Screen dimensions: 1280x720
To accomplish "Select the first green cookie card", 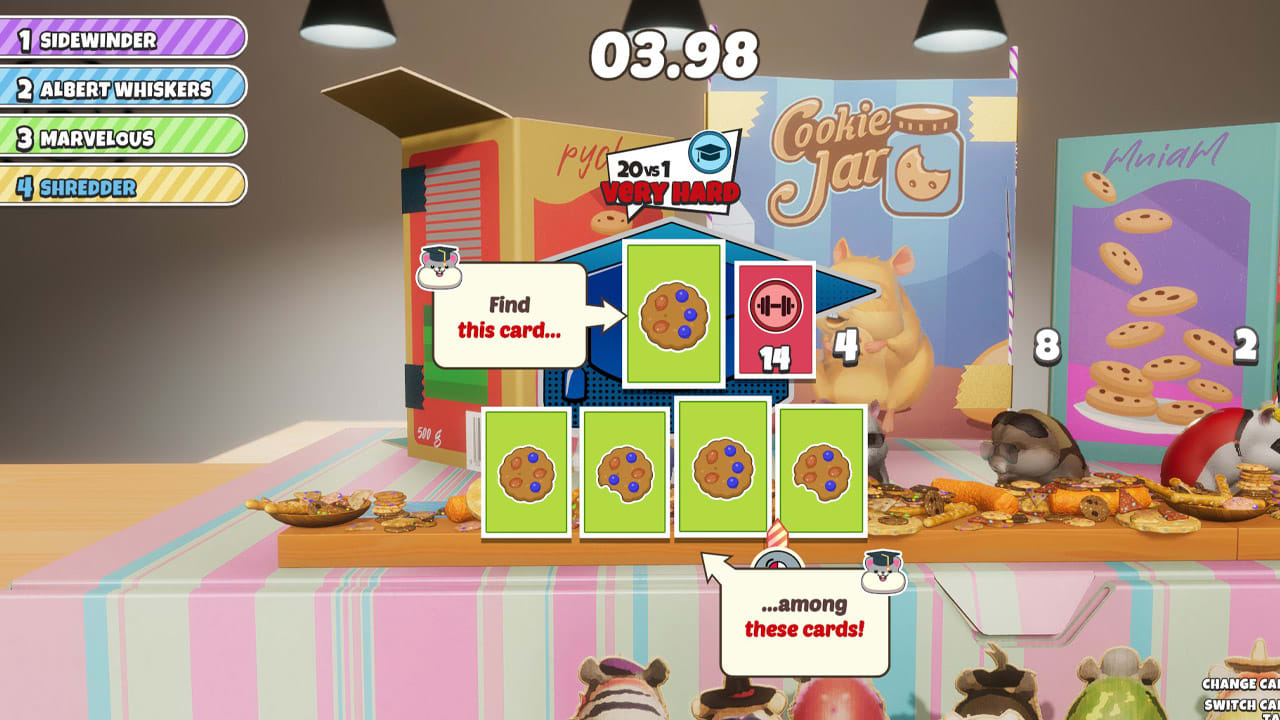I will tap(527, 472).
